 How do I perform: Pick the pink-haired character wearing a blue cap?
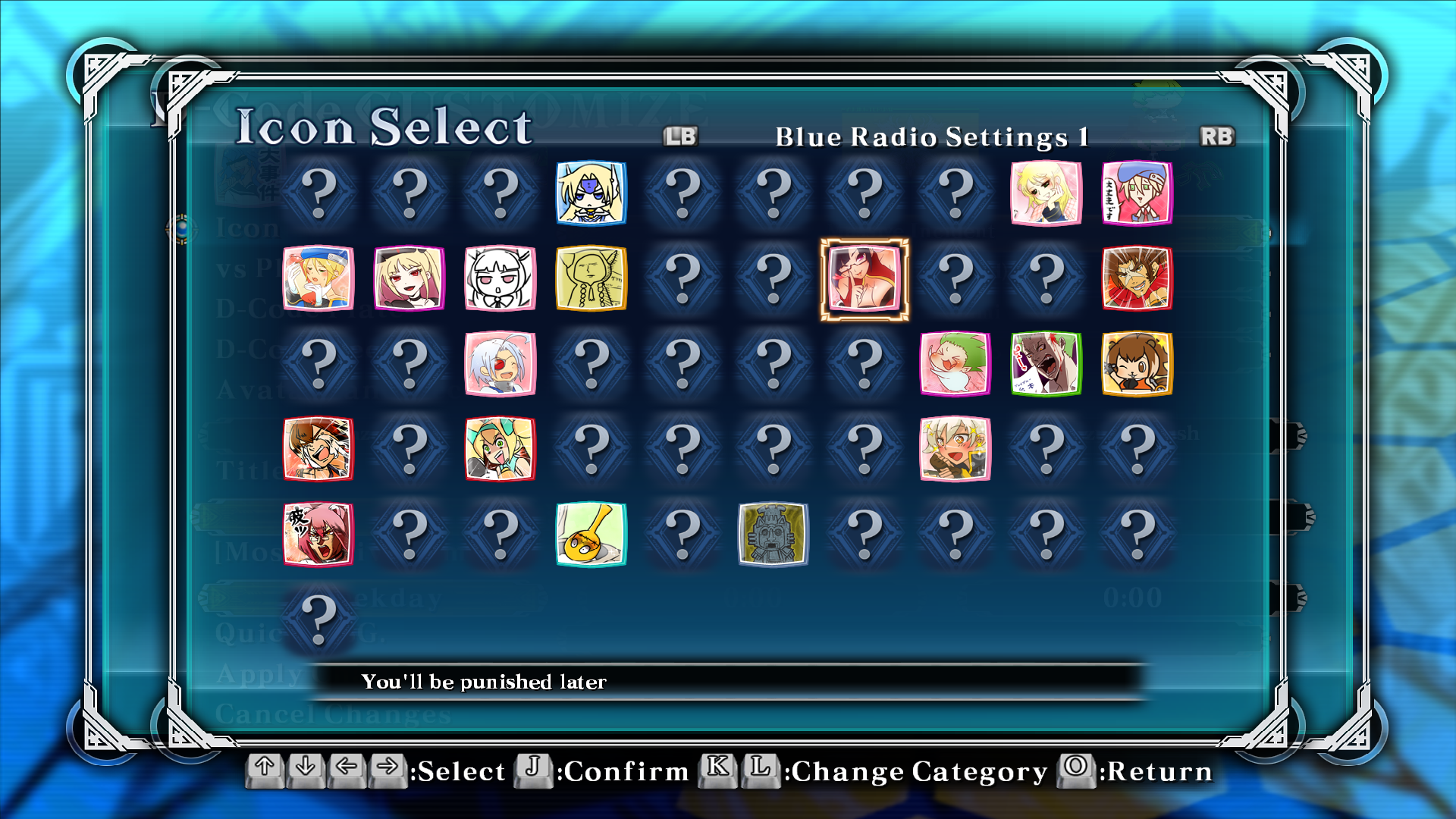(x=1137, y=193)
